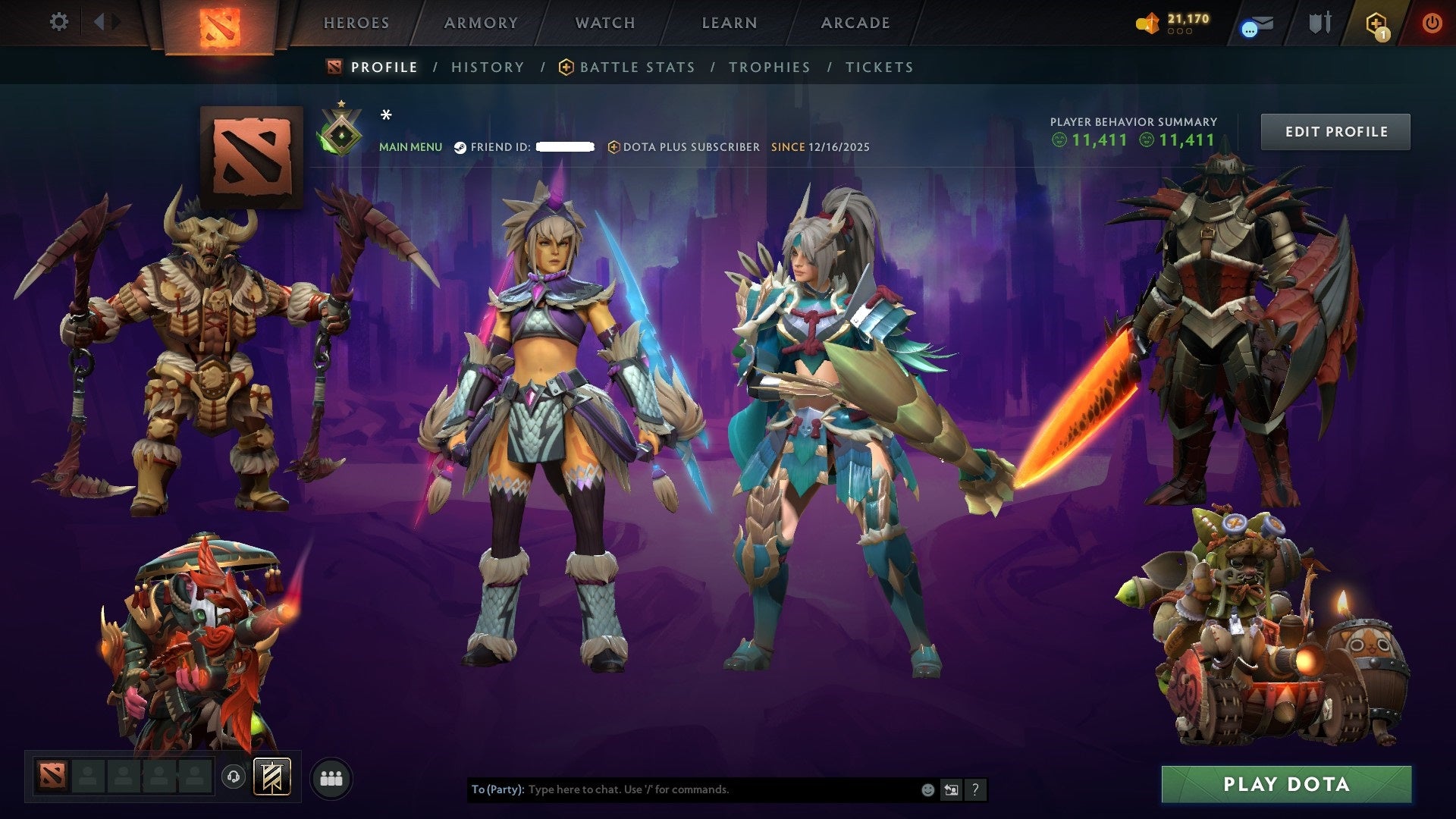Click the EDIT PROFILE button
The height and width of the screenshot is (819, 1456).
point(1335,130)
